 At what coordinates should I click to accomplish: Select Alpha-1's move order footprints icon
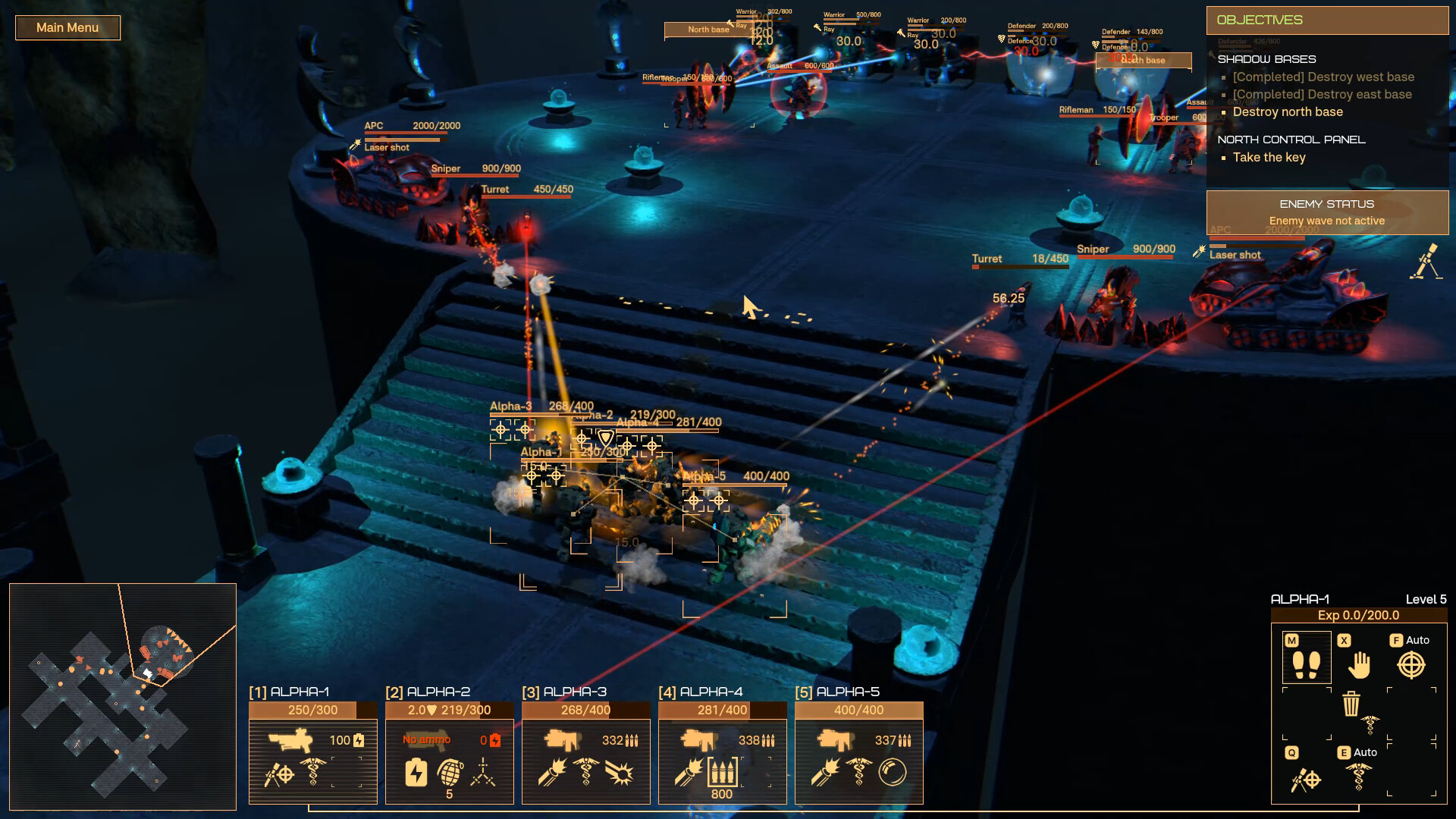coord(1307,664)
